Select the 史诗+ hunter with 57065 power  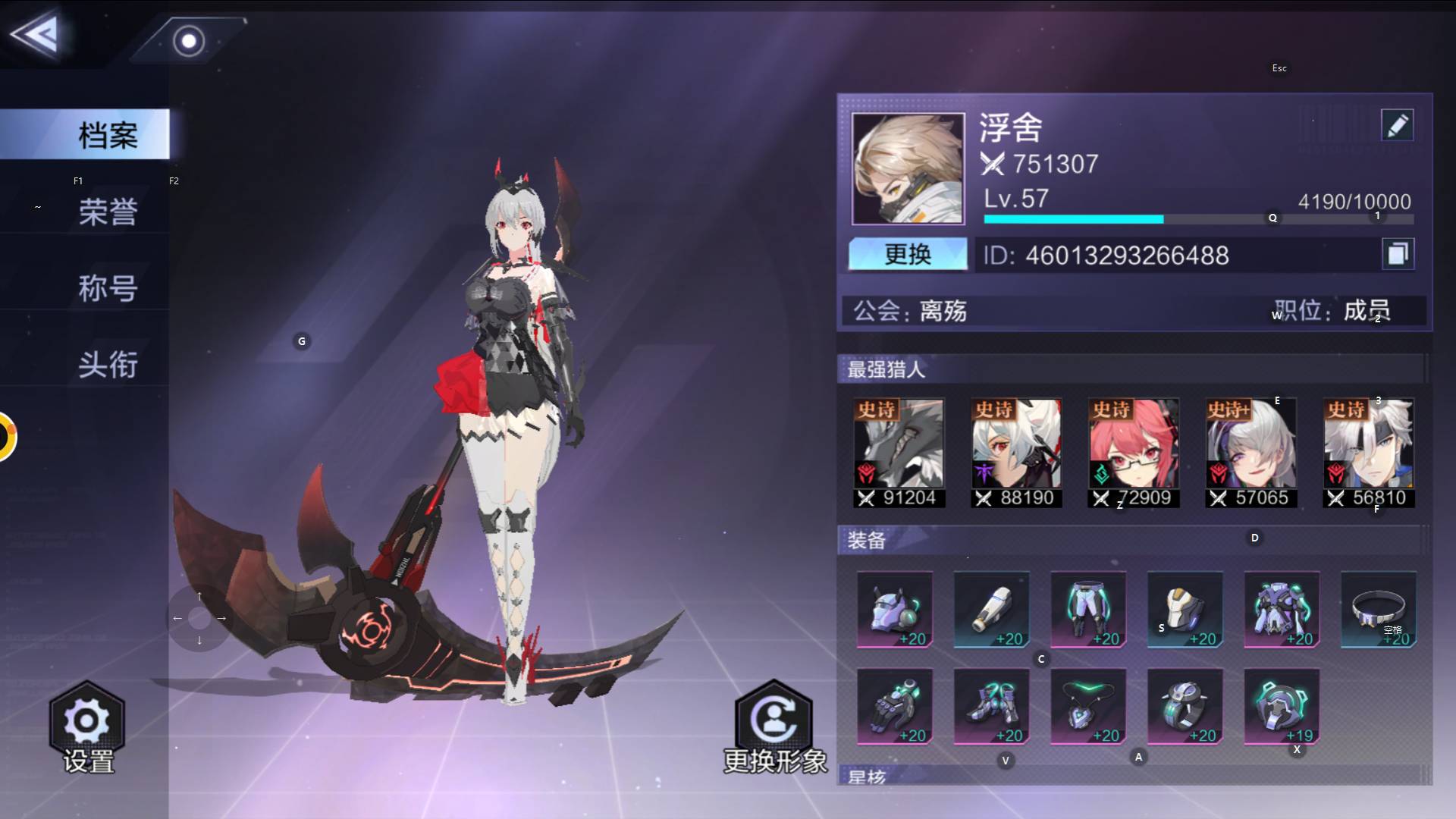coord(1251,453)
